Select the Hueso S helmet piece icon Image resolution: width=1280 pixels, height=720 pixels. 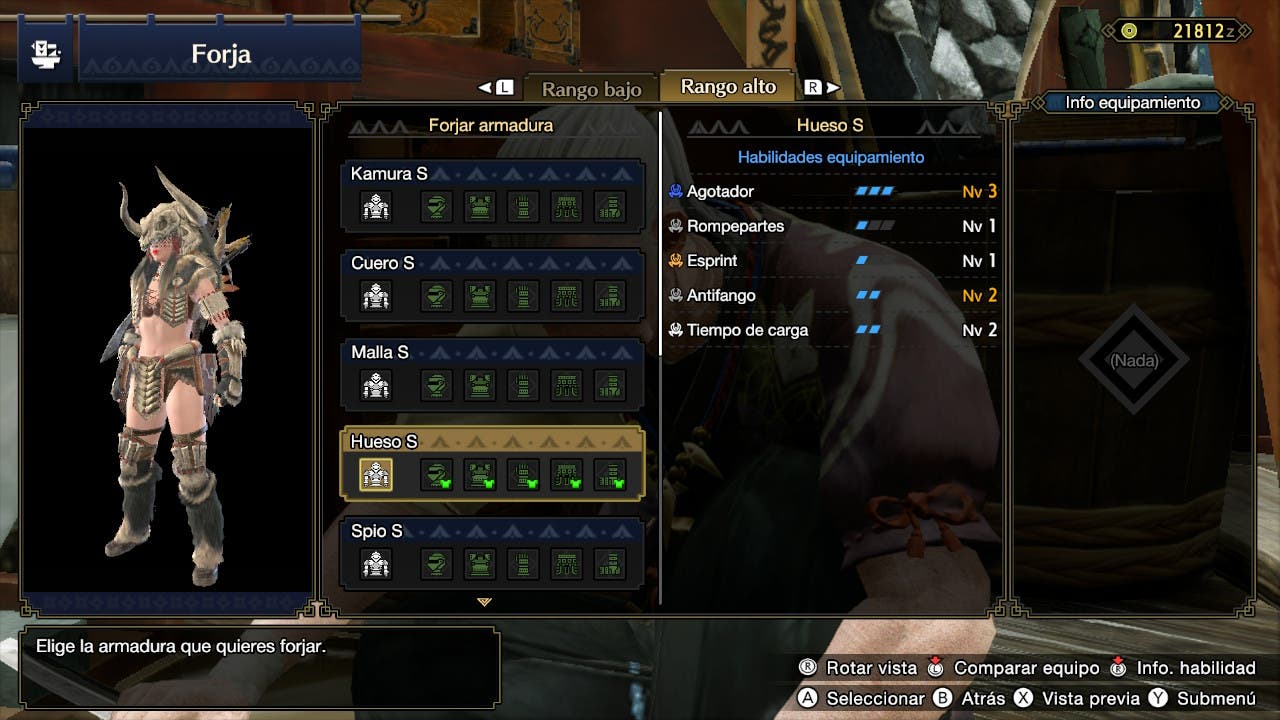click(x=436, y=474)
